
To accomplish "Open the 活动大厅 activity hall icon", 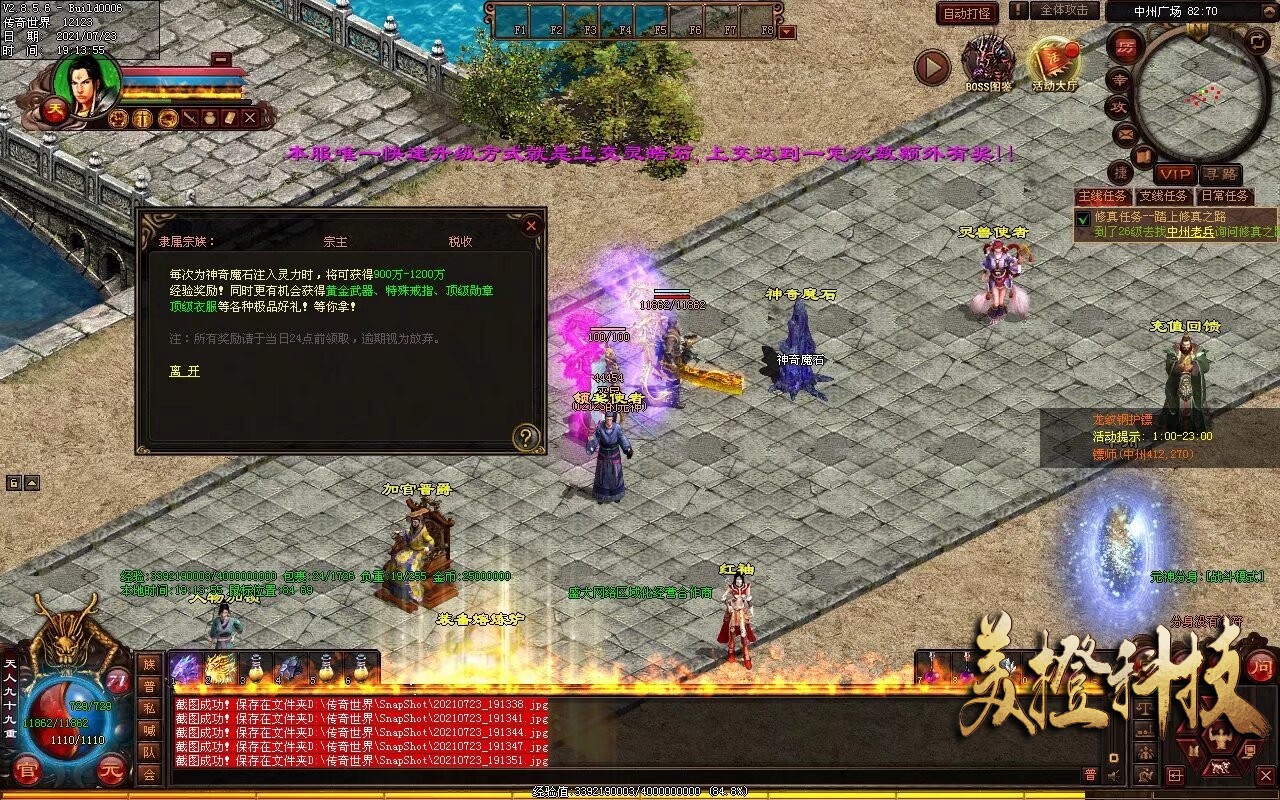I will click(1054, 58).
